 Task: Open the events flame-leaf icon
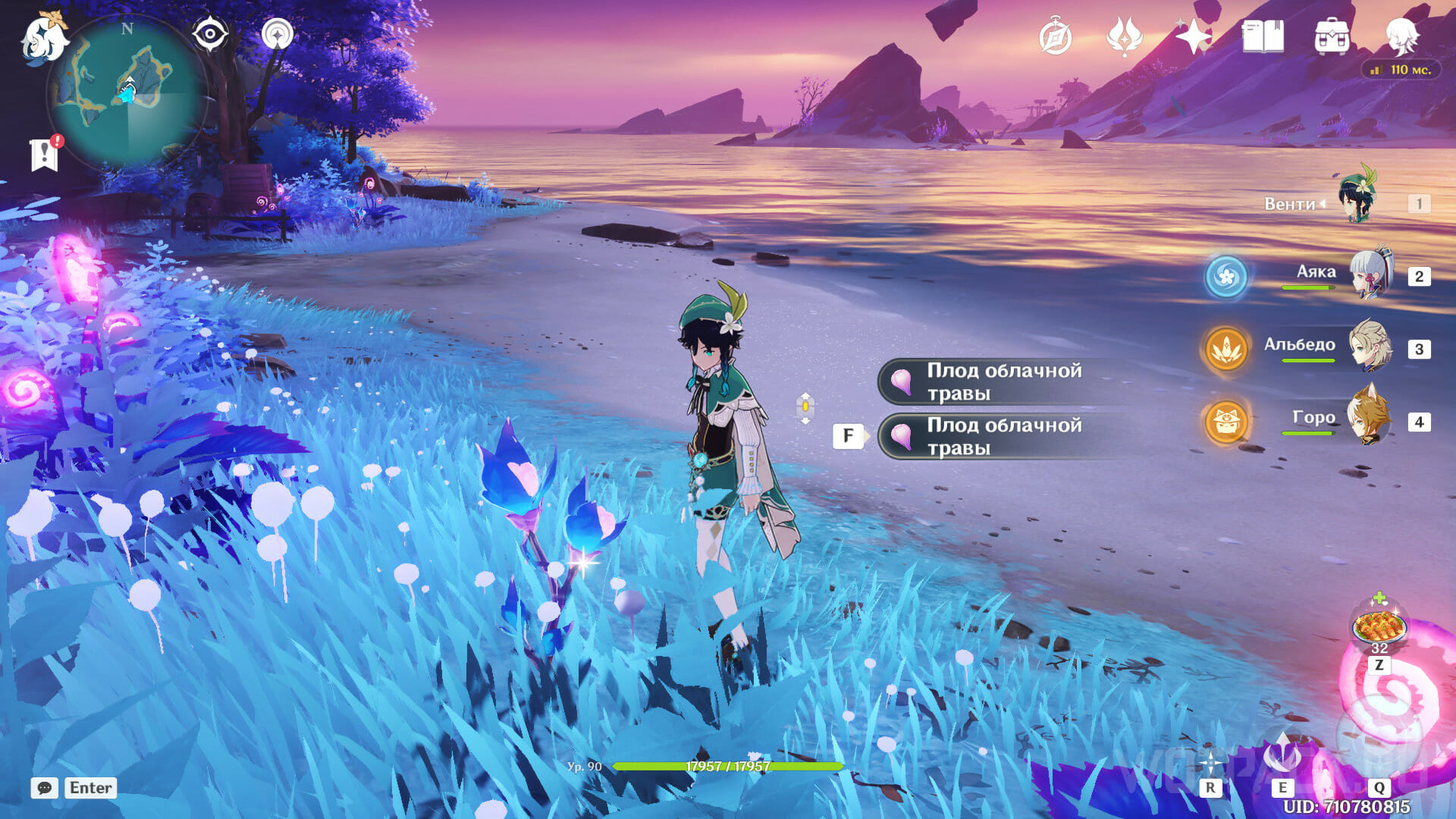1125,36
